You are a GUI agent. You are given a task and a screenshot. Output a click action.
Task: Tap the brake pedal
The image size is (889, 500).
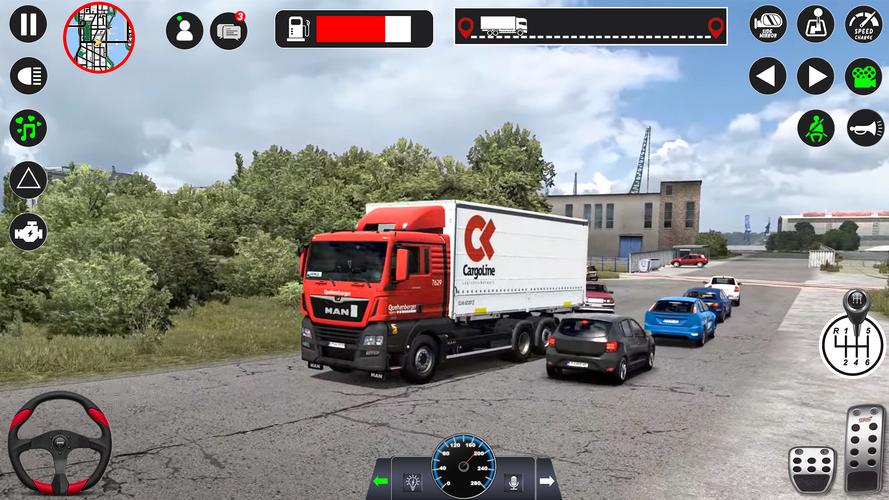coord(811,468)
